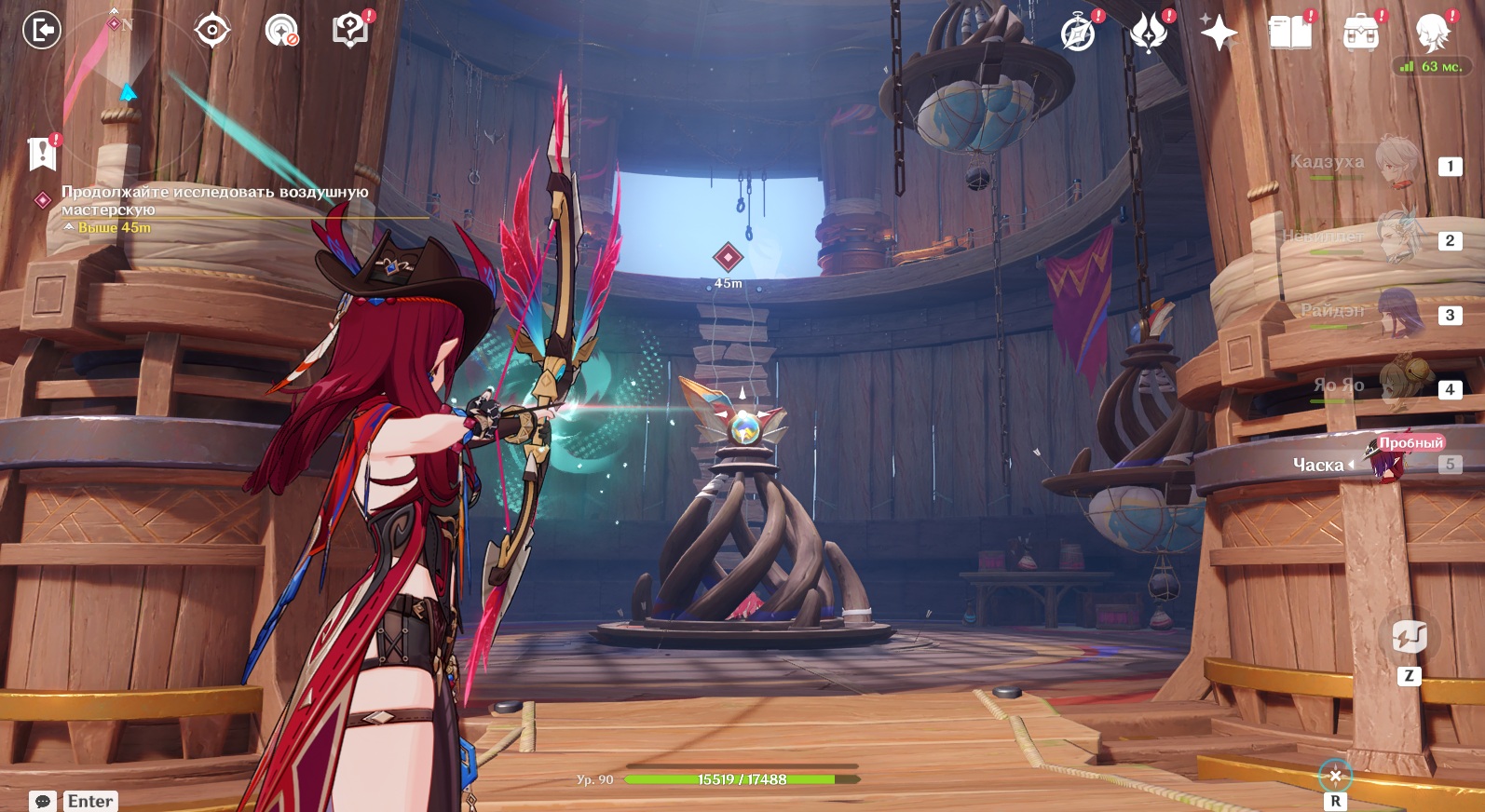Click the circular X icon above R
This screenshot has height=812, width=1485.
(1335, 776)
